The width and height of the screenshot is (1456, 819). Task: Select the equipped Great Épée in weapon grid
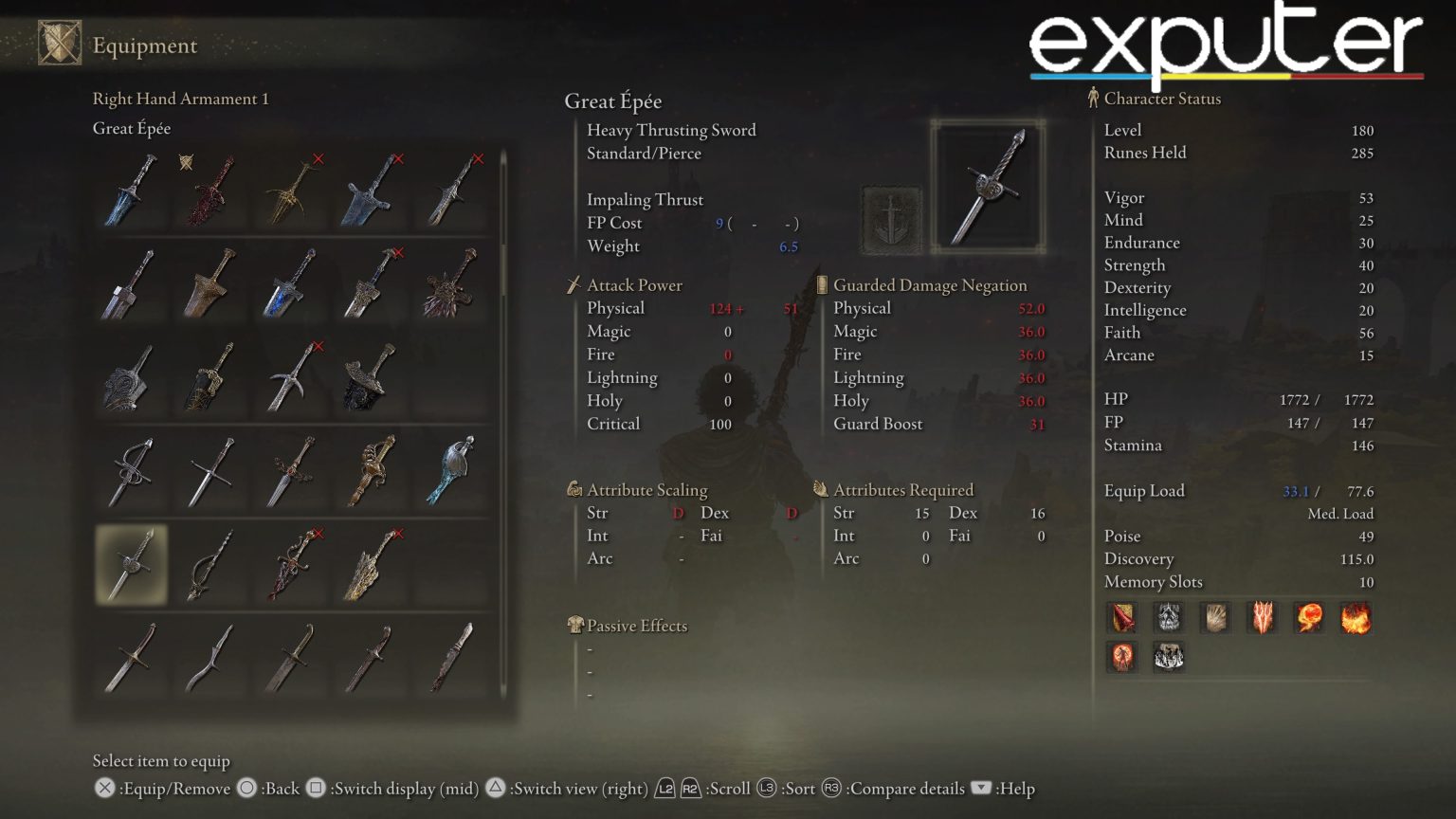click(x=131, y=566)
